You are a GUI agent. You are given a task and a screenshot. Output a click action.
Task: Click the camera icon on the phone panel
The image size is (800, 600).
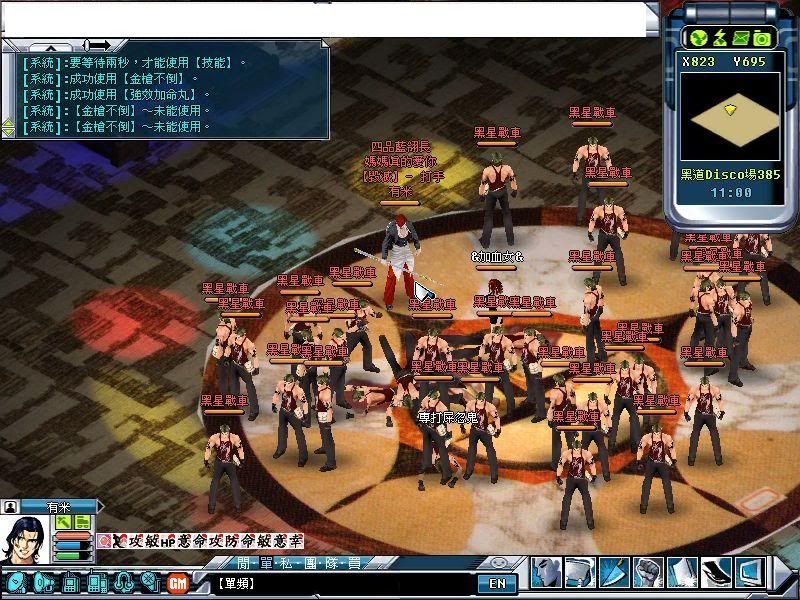pyautogui.click(x=762, y=38)
